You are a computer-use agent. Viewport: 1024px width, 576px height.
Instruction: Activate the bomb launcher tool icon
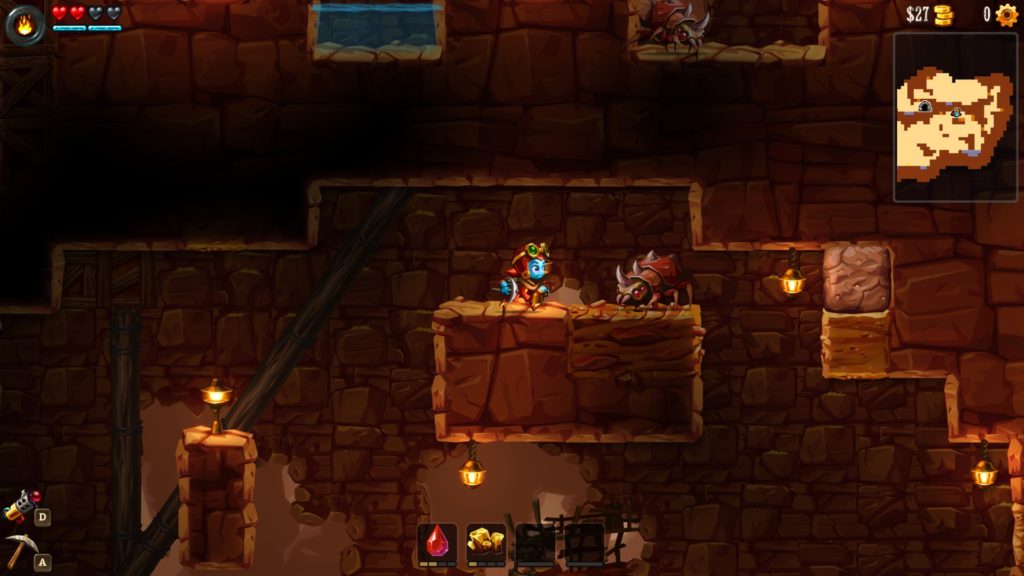20,507
